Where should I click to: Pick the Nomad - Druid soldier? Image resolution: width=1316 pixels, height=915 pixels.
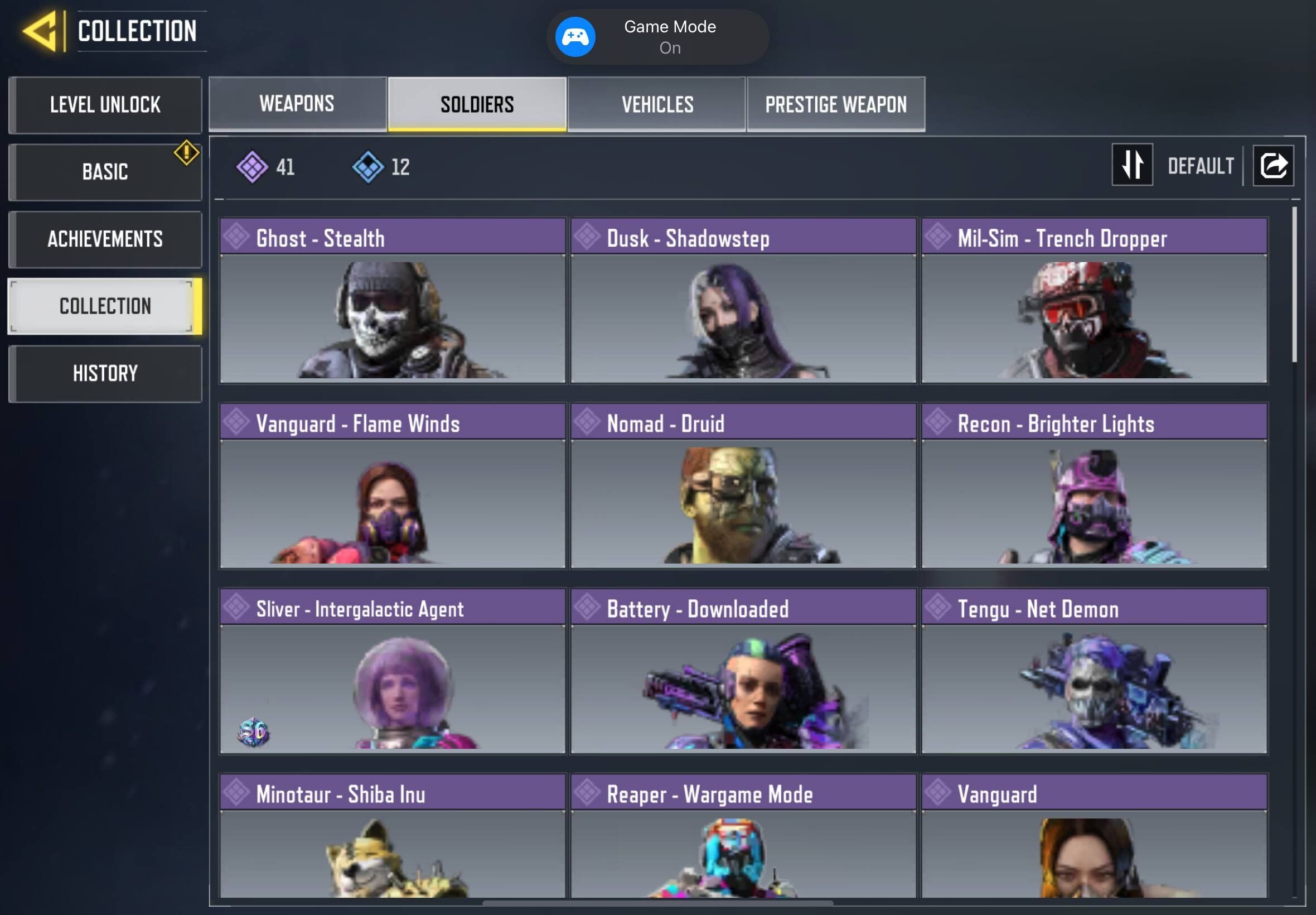coord(743,485)
